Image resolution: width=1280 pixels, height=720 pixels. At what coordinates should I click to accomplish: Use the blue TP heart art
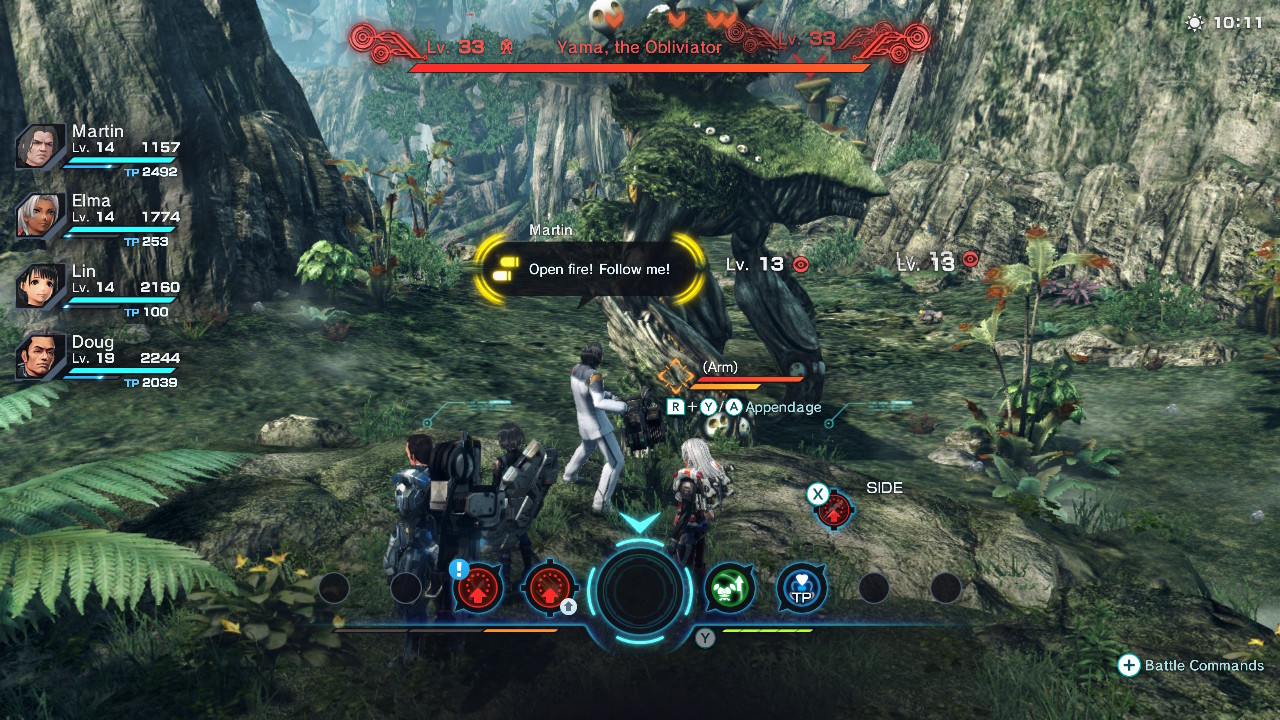(x=802, y=589)
